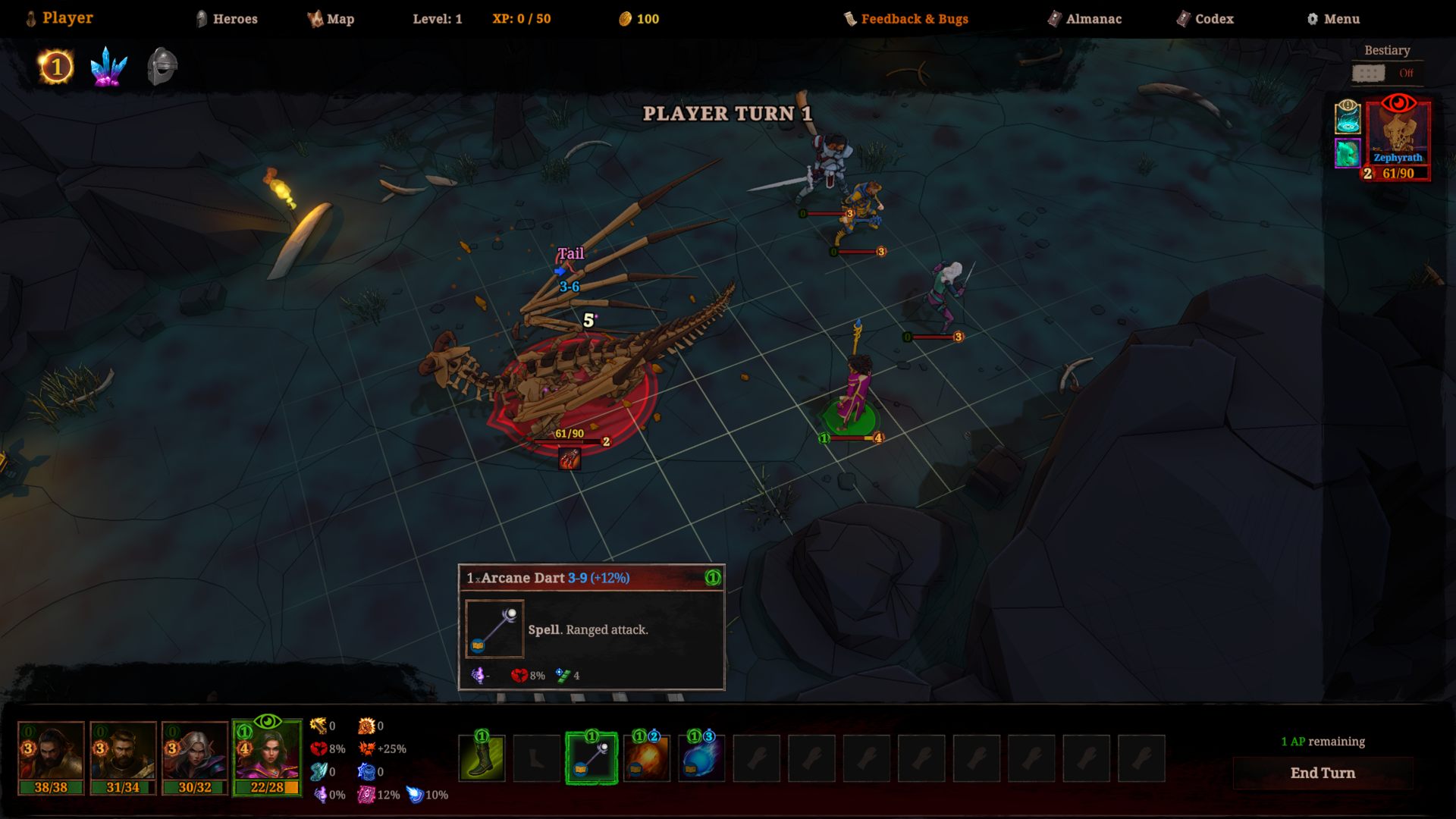Select the green boot movement ability
Image resolution: width=1456 pixels, height=819 pixels.
click(x=482, y=758)
